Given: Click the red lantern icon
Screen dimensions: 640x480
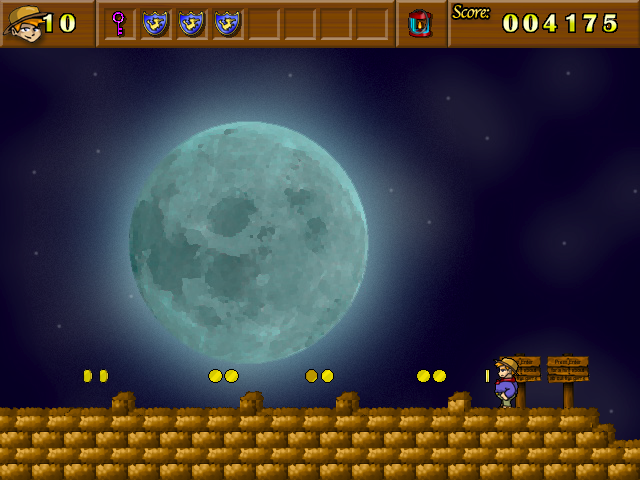Looking at the screenshot, I should pyautogui.click(x=421, y=23).
